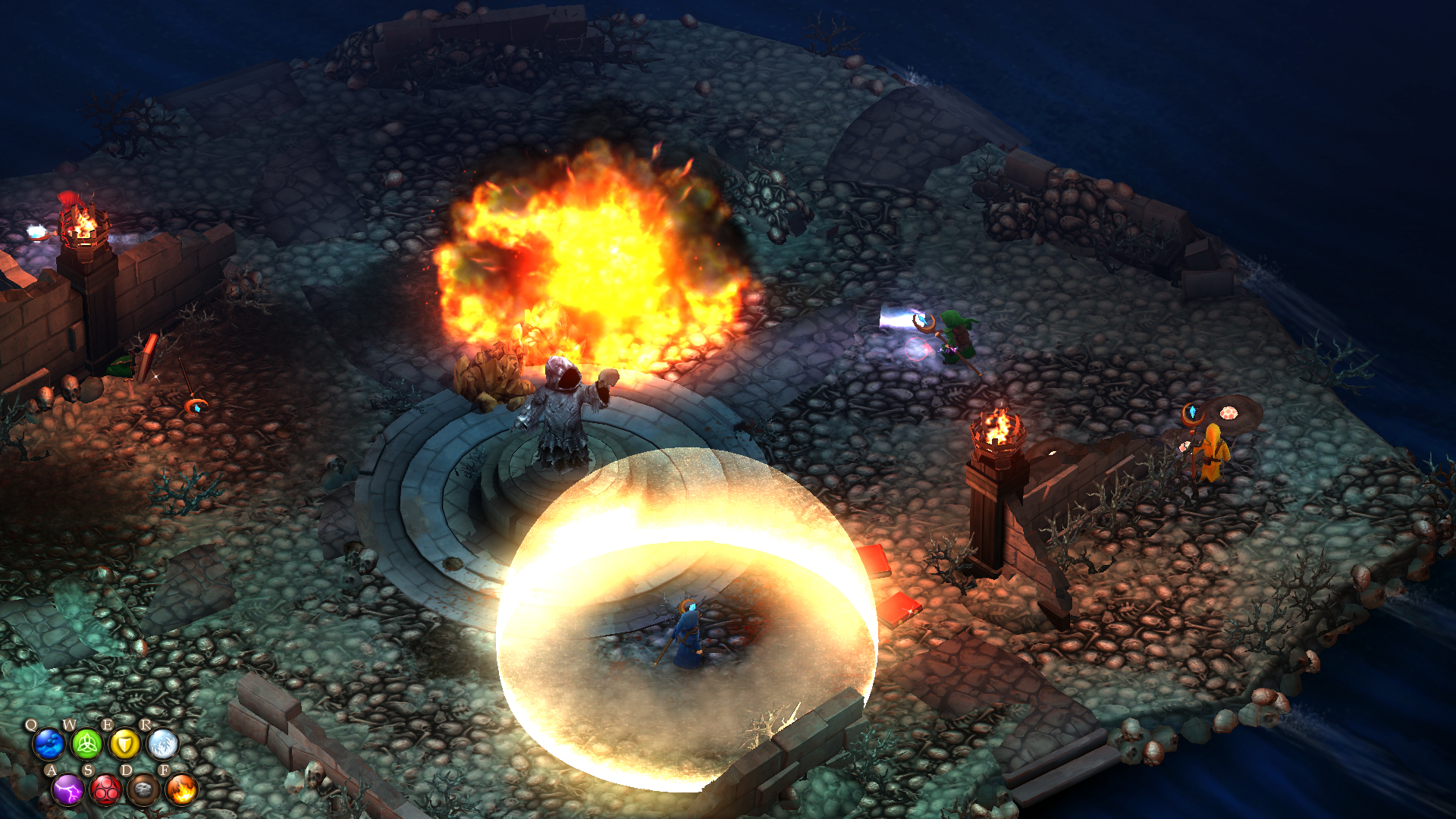The image size is (1456, 819).
Task: Select the blue Water element orb
Action: (x=49, y=744)
